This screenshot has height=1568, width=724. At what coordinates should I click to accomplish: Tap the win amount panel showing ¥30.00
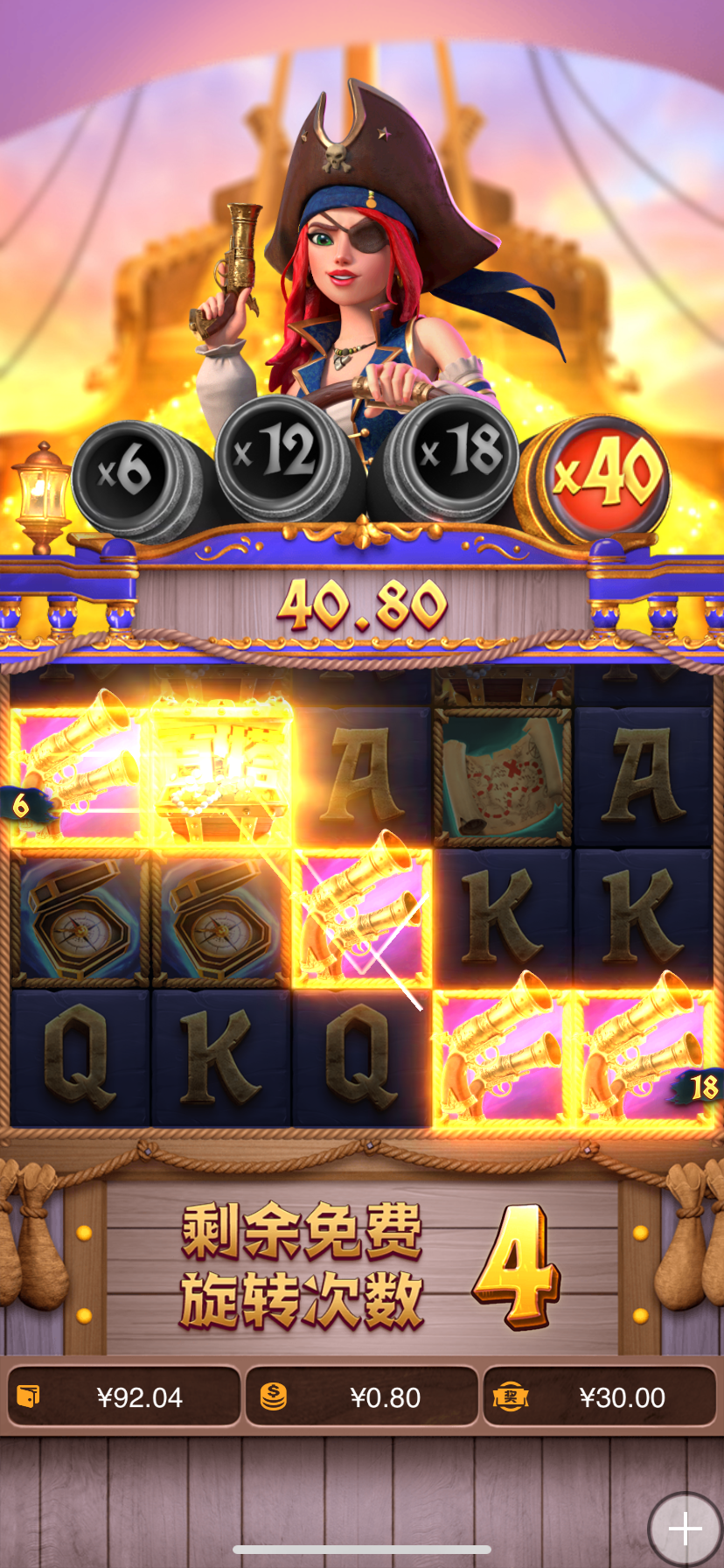pos(600,1397)
